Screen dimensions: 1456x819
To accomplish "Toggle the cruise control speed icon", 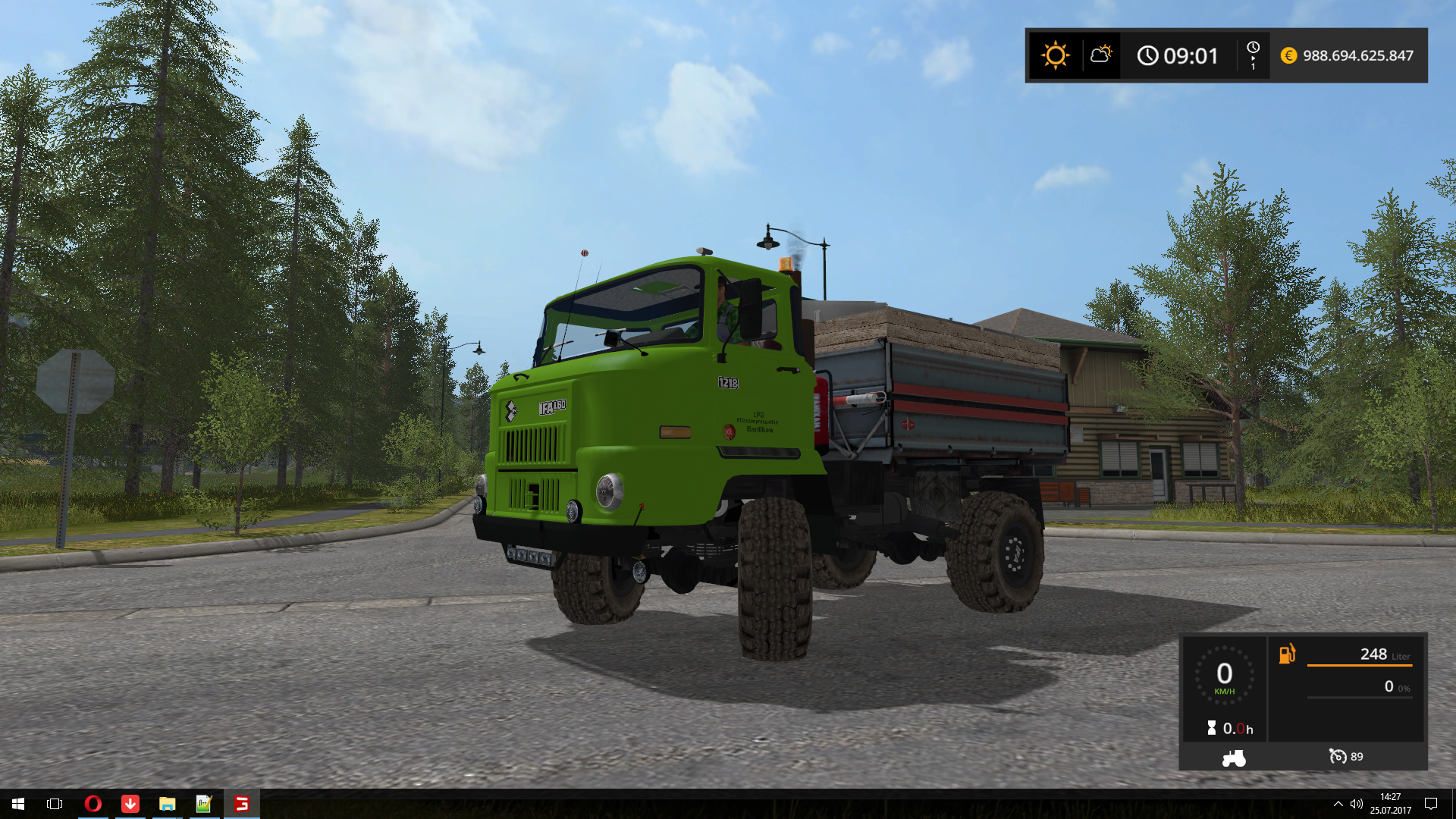I will 1338,757.
